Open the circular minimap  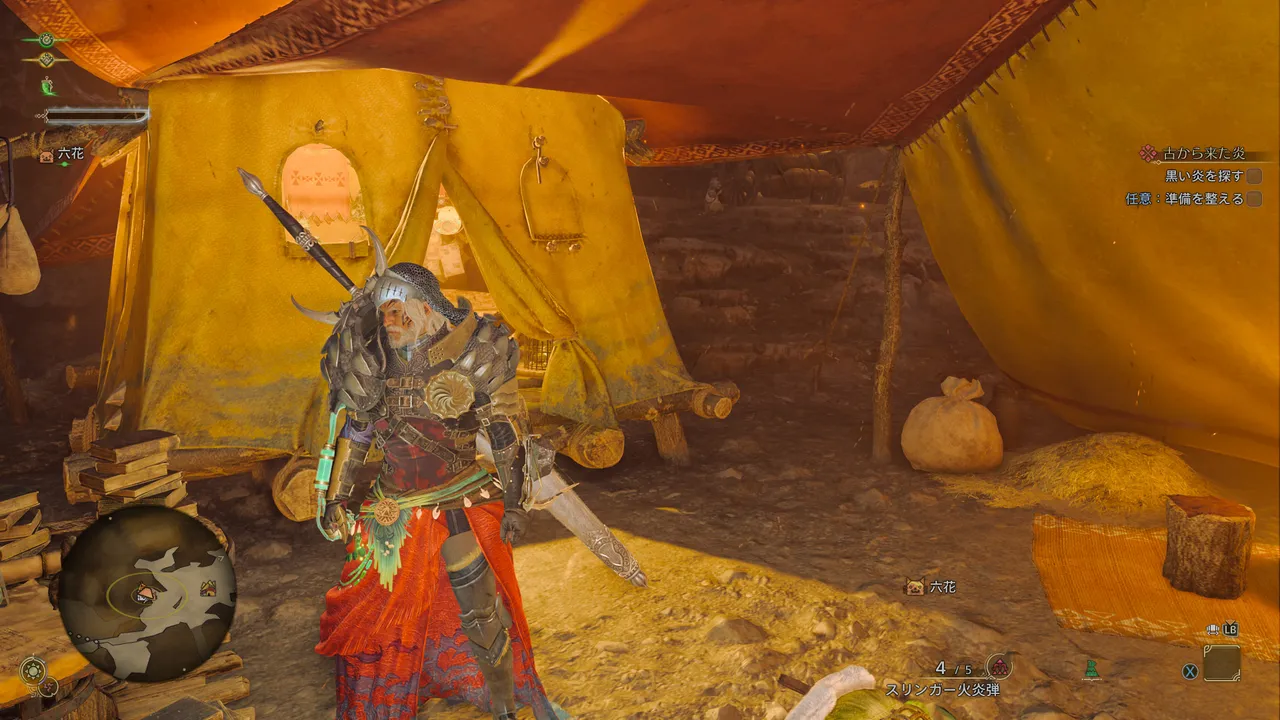coord(146,594)
